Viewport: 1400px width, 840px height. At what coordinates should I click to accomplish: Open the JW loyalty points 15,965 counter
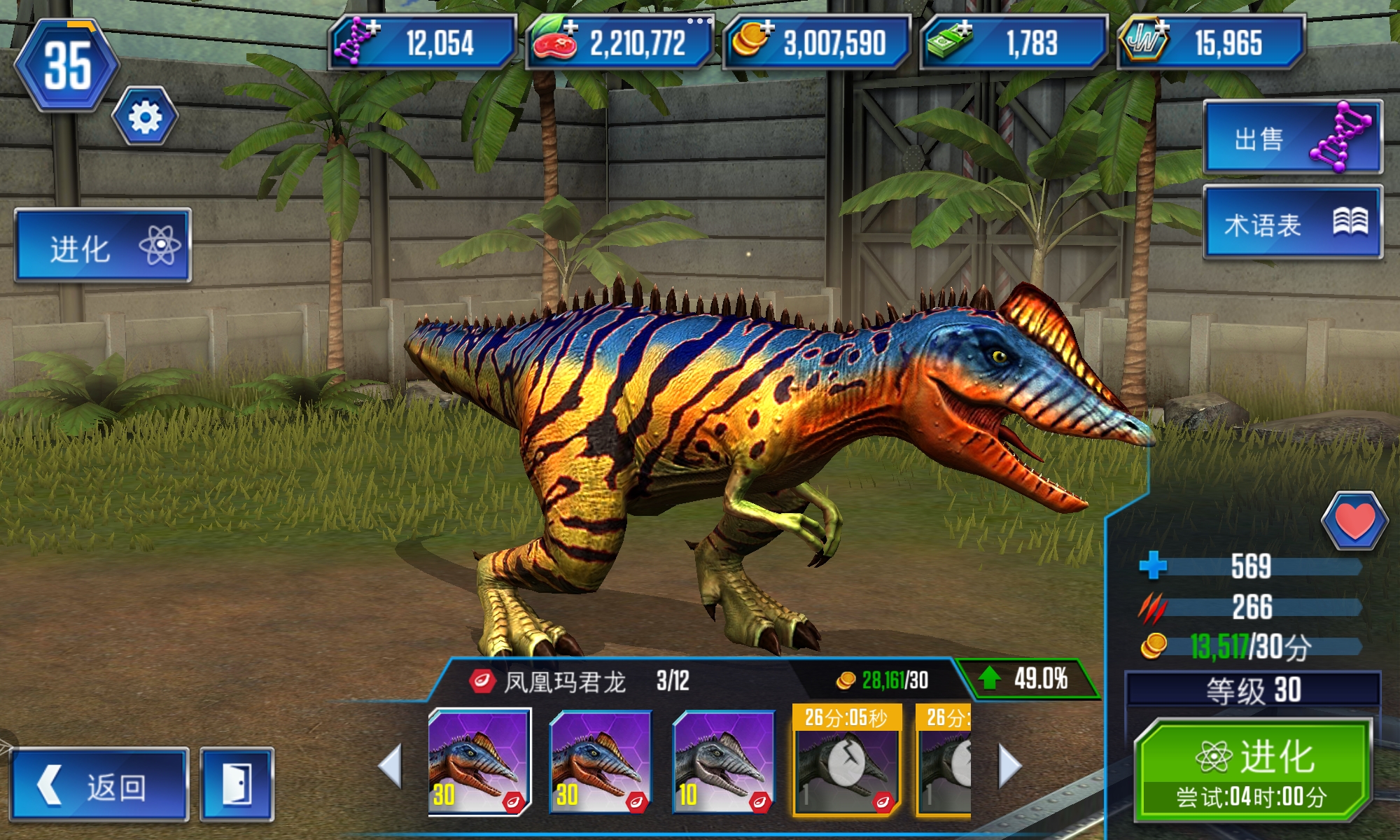tap(1211, 42)
